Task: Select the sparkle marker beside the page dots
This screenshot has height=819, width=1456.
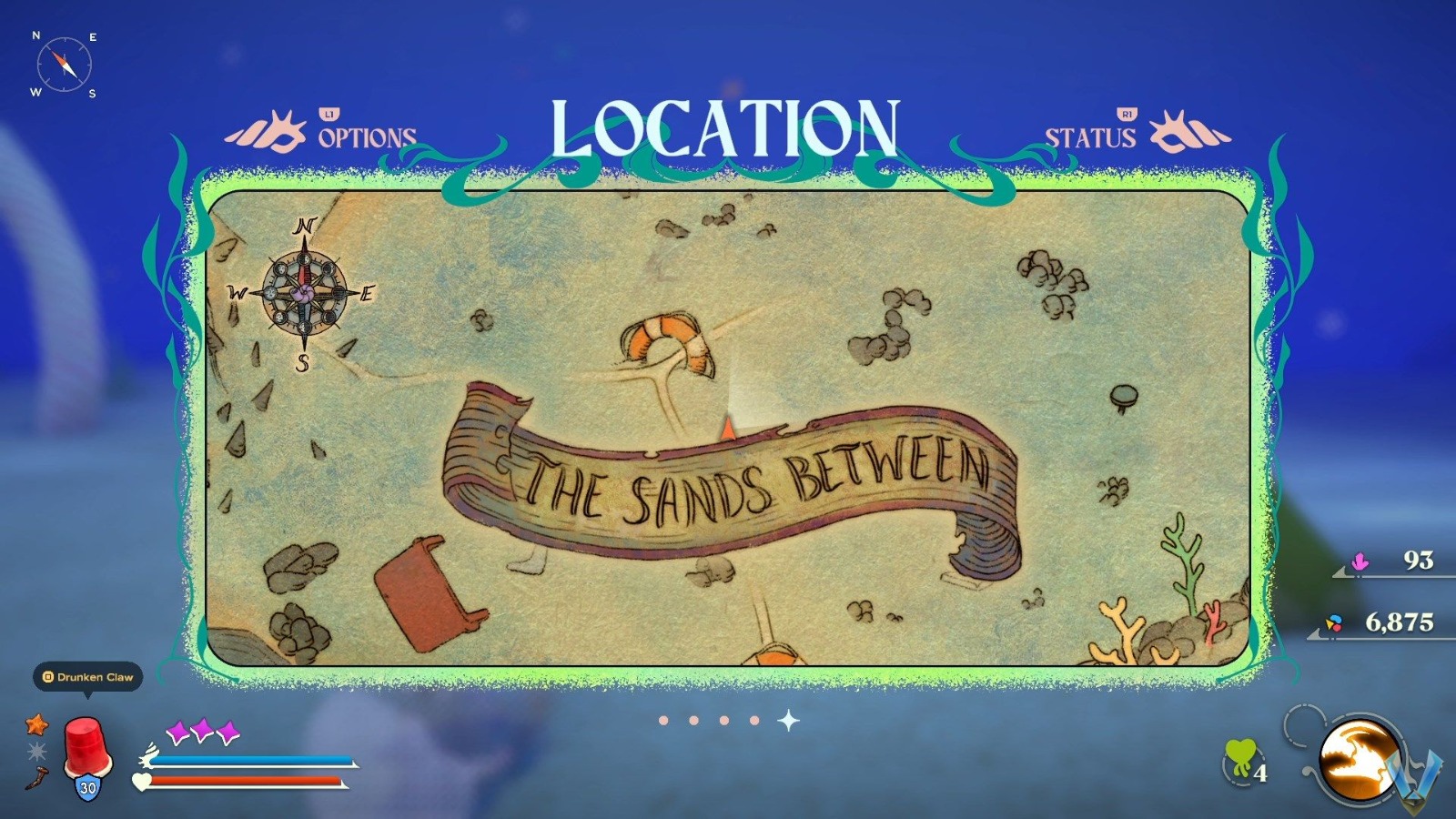Action: pos(787,721)
